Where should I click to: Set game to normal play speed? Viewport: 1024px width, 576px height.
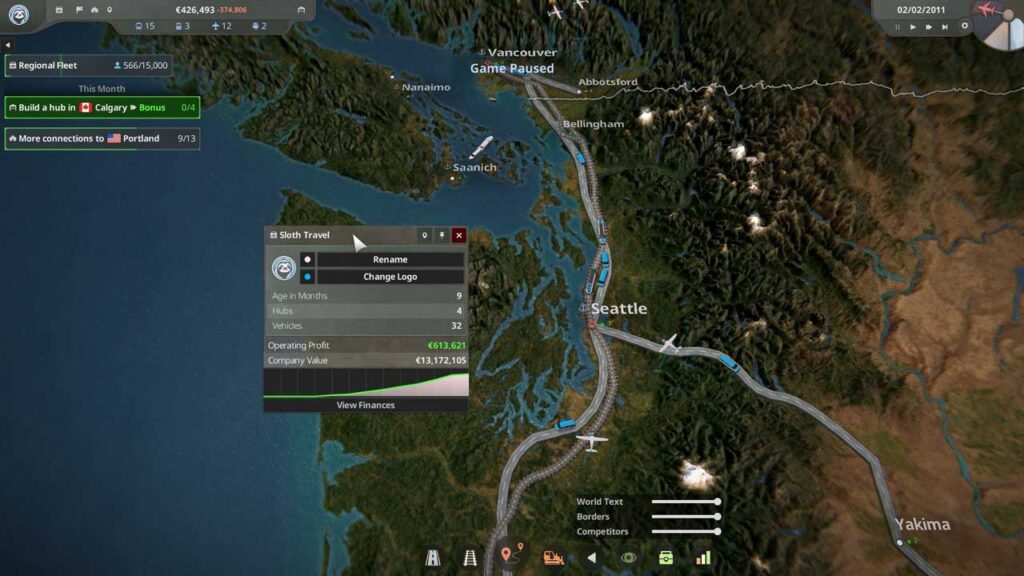click(x=912, y=27)
